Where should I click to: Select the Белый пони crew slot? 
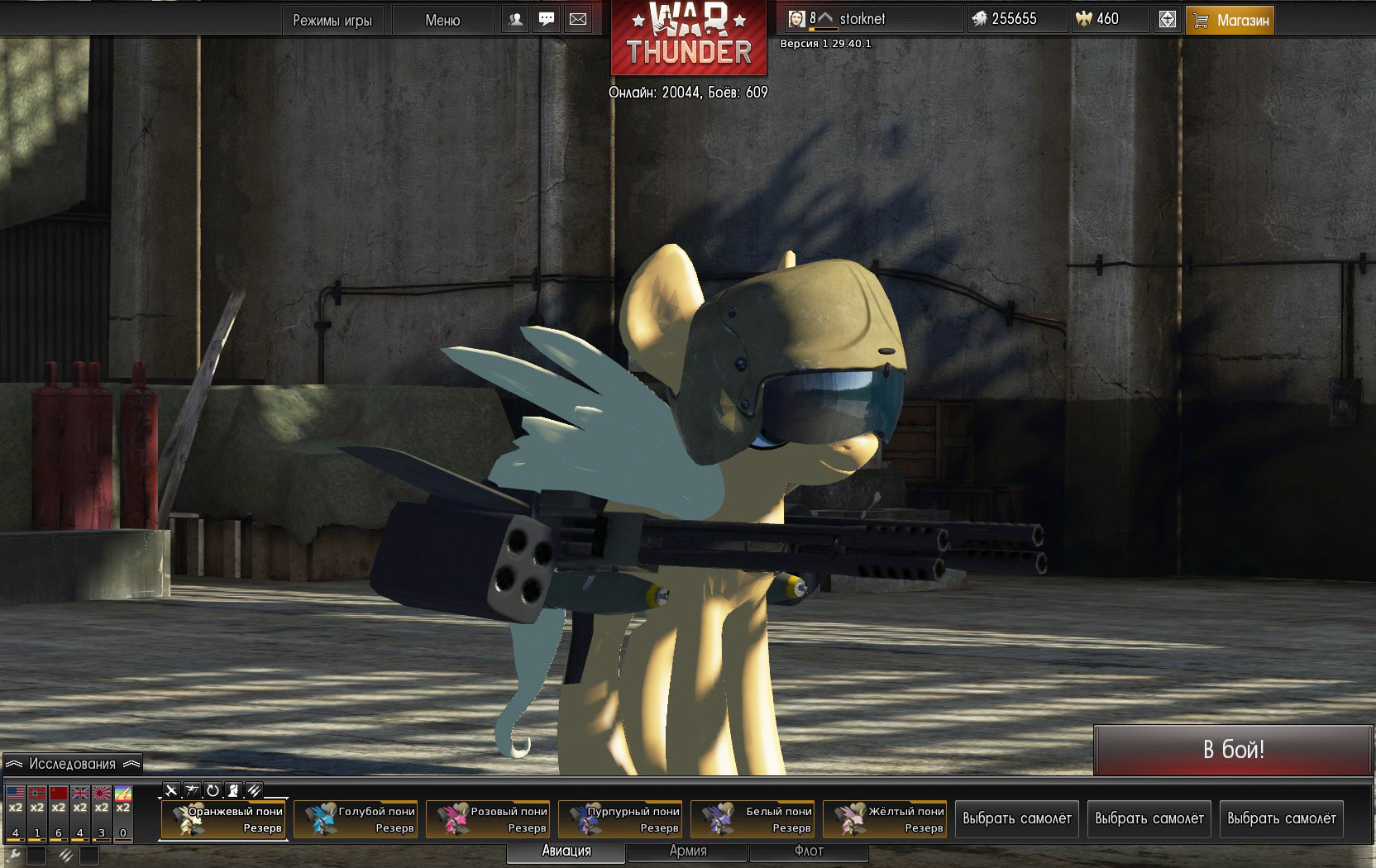(x=752, y=819)
